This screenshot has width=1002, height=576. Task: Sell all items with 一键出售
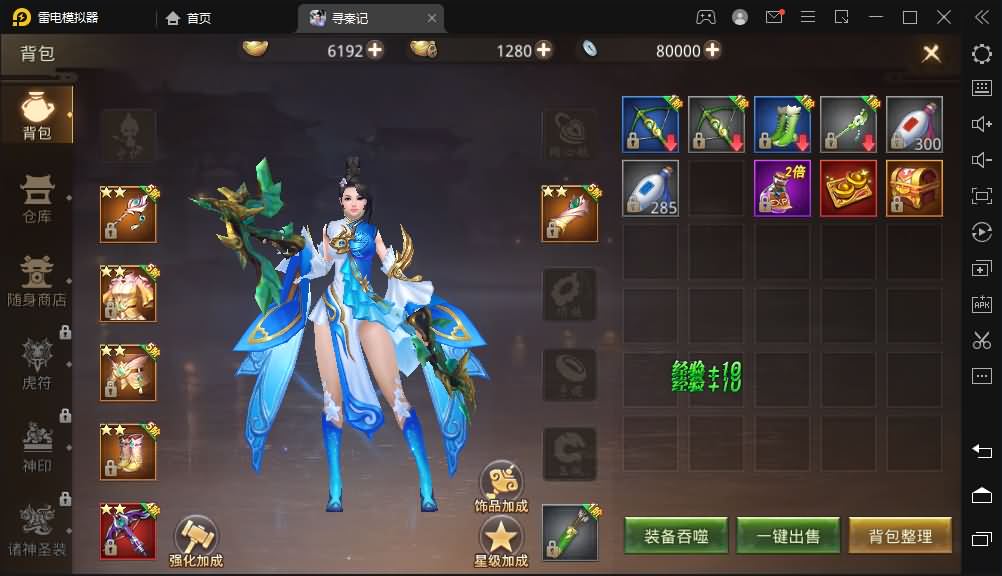(788, 536)
